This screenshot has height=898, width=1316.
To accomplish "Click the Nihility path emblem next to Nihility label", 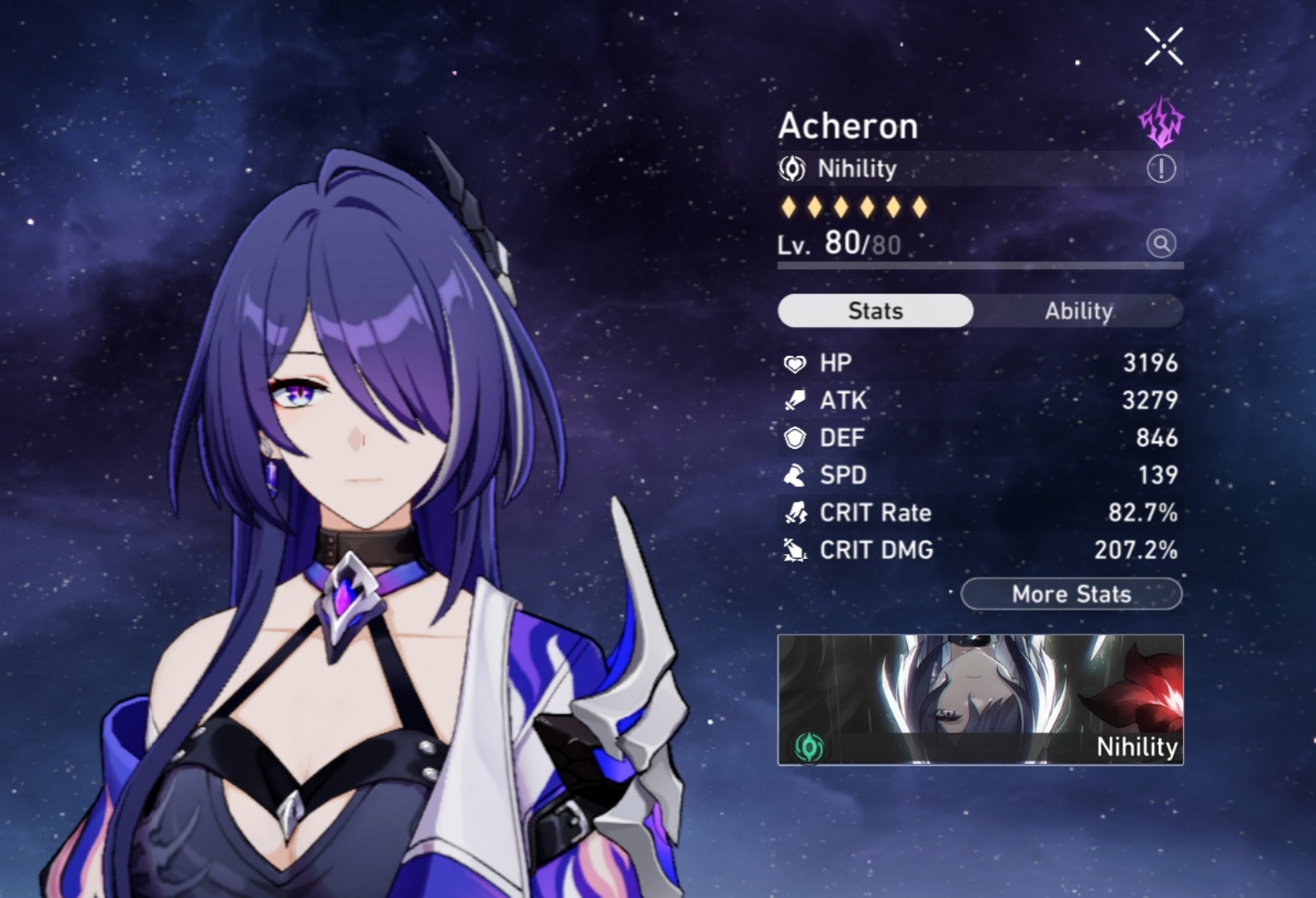I will [x=791, y=168].
